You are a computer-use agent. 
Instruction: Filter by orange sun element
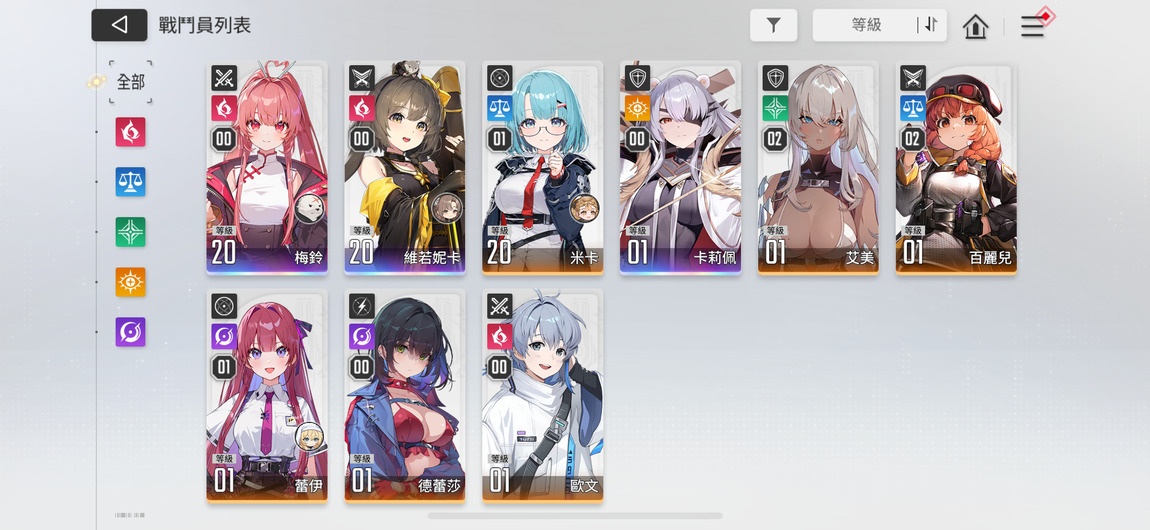tap(131, 282)
